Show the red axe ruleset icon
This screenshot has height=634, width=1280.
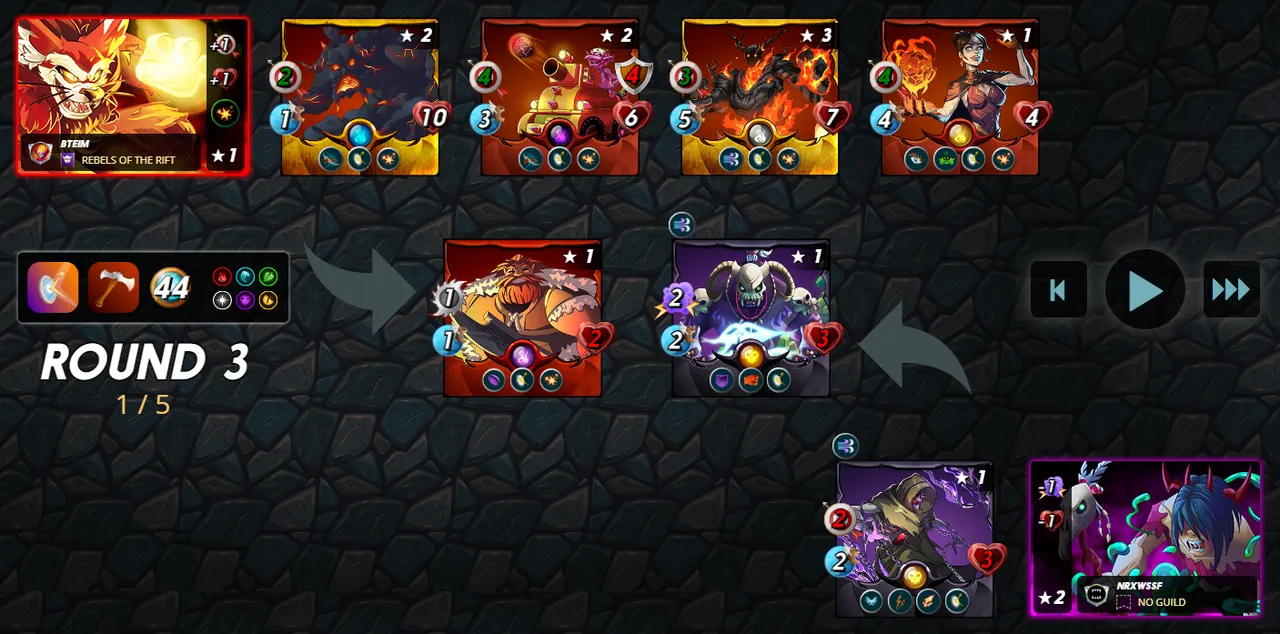(x=113, y=287)
